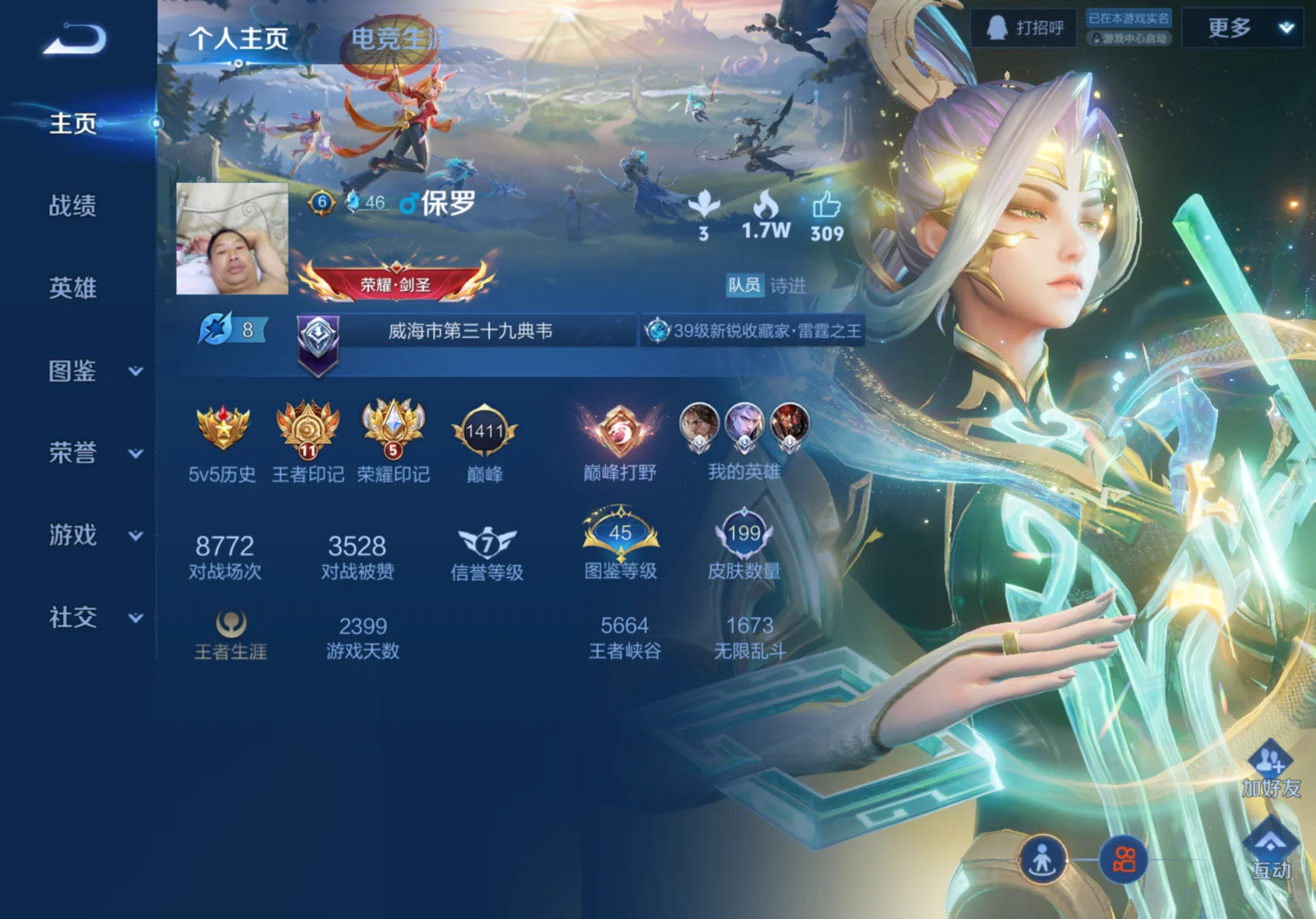The height and width of the screenshot is (919, 1316).
Task: Click the 打招呼 greeting button
Action: 1025,29
